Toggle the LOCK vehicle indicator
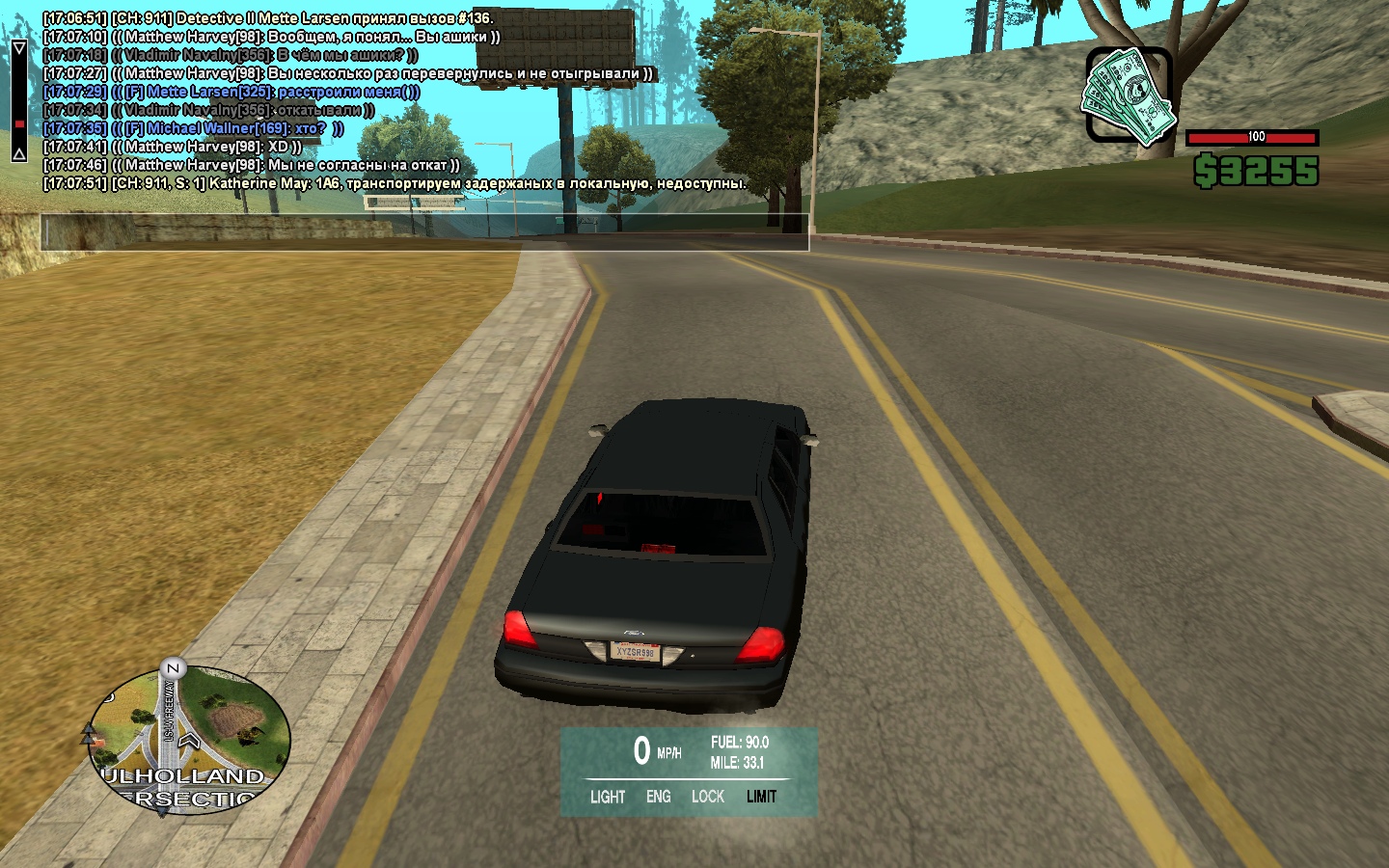The height and width of the screenshot is (868, 1389). 707,797
